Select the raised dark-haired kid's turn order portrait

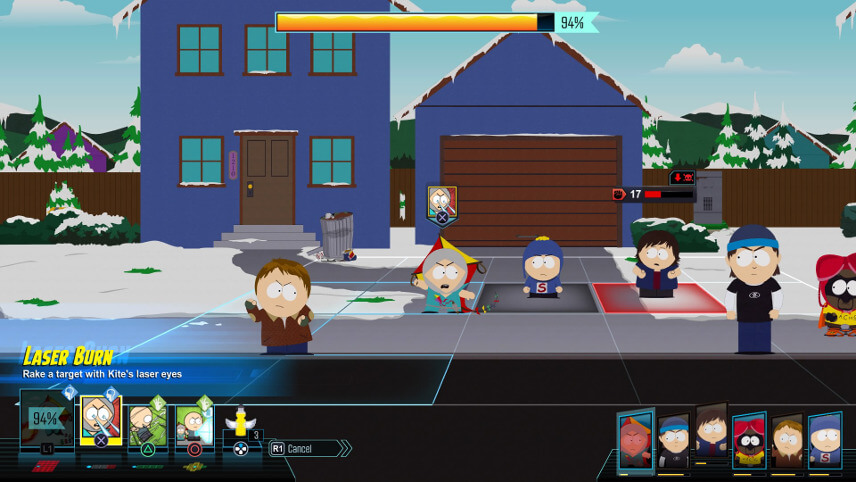coord(710,432)
